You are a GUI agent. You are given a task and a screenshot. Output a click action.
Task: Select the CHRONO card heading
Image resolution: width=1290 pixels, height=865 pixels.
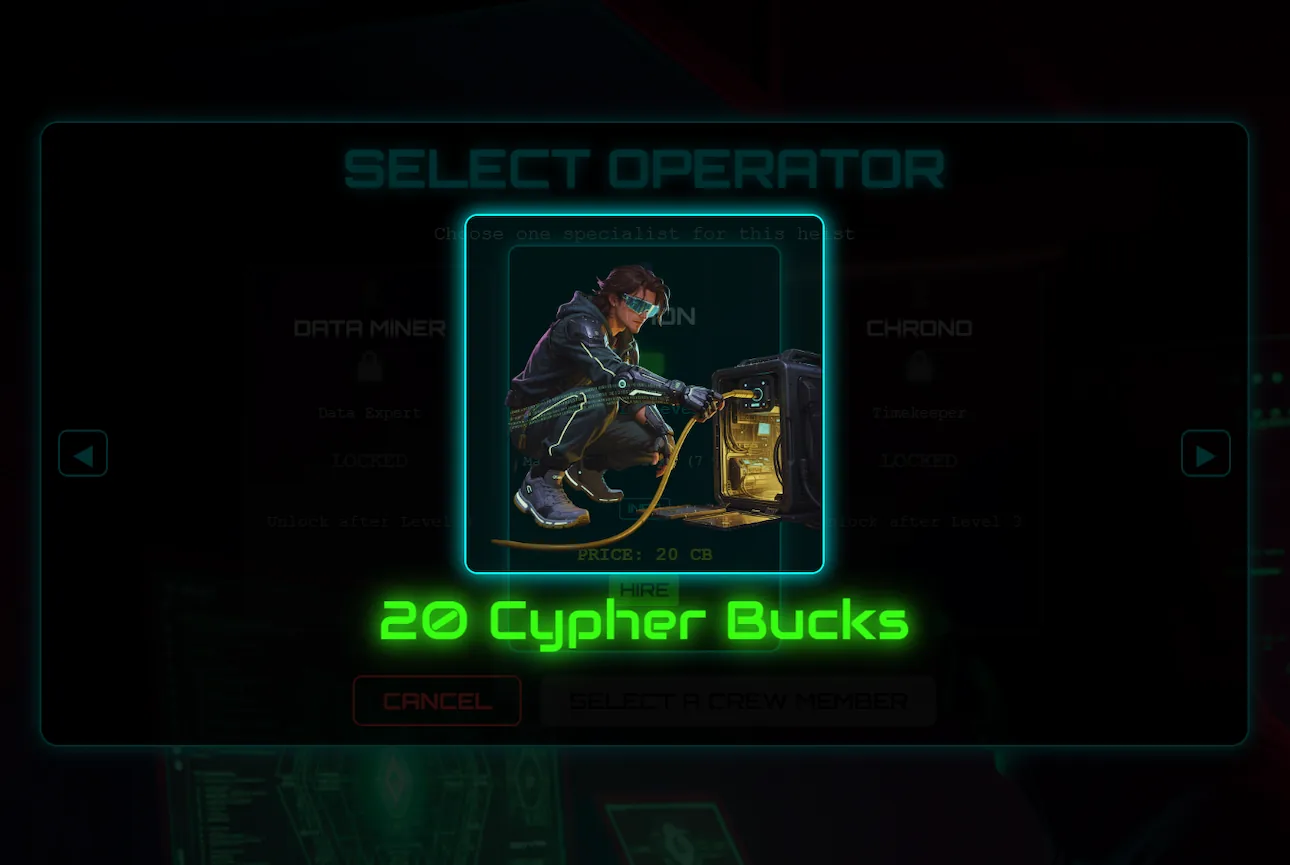[919, 327]
